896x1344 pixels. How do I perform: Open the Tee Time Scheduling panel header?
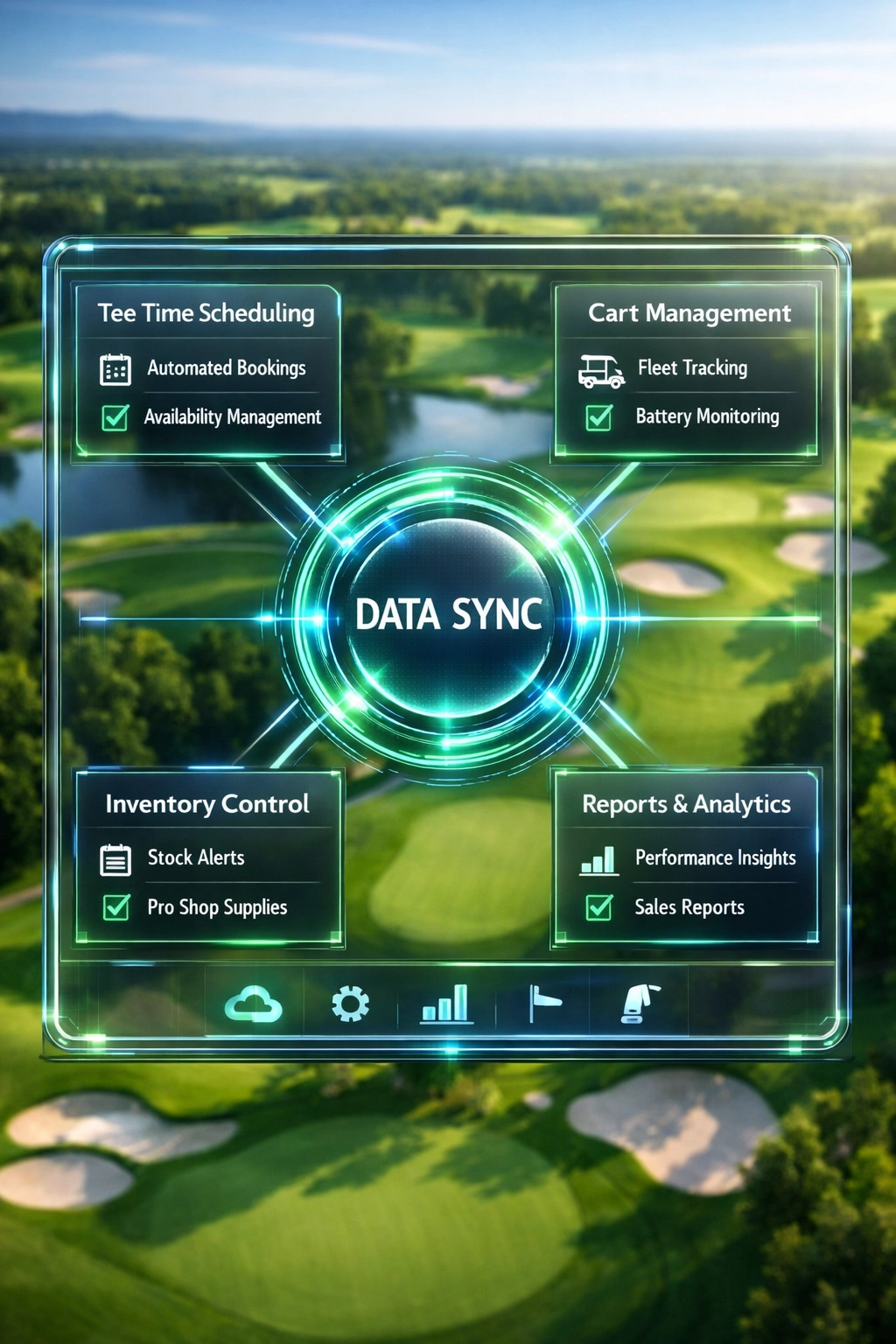point(206,313)
